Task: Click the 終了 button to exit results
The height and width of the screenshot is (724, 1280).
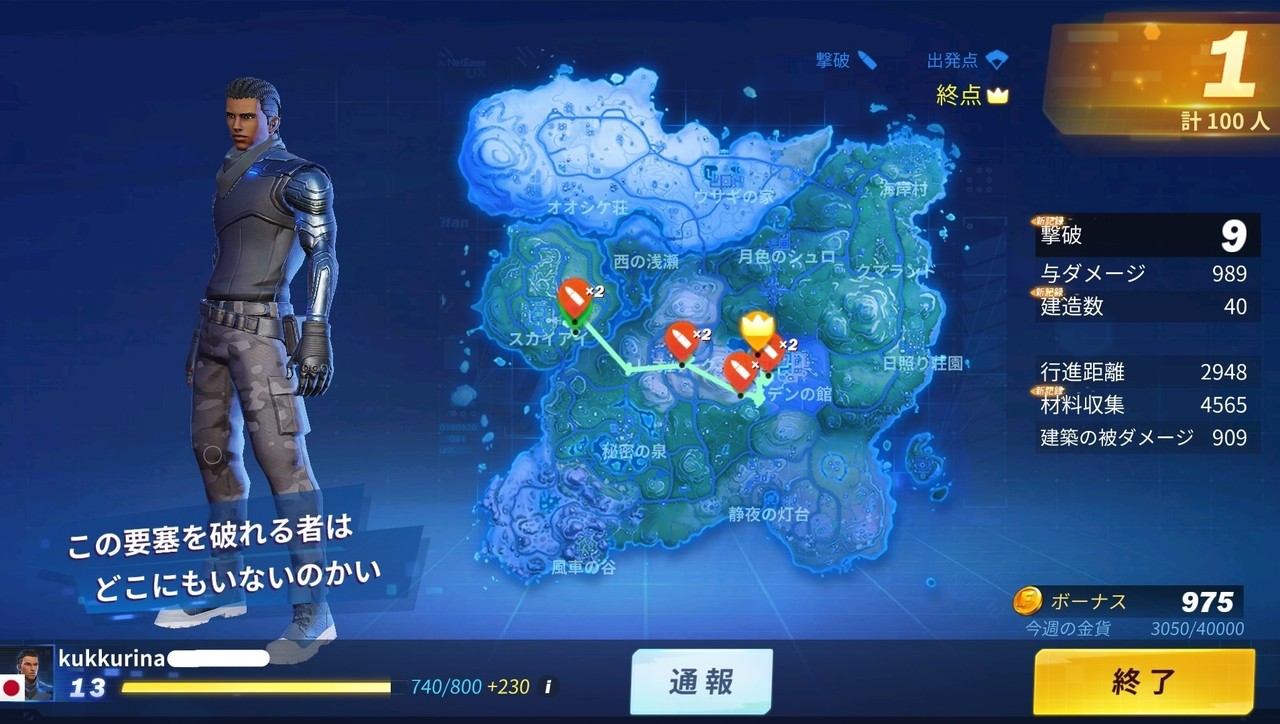Action: coord(1144,682)
